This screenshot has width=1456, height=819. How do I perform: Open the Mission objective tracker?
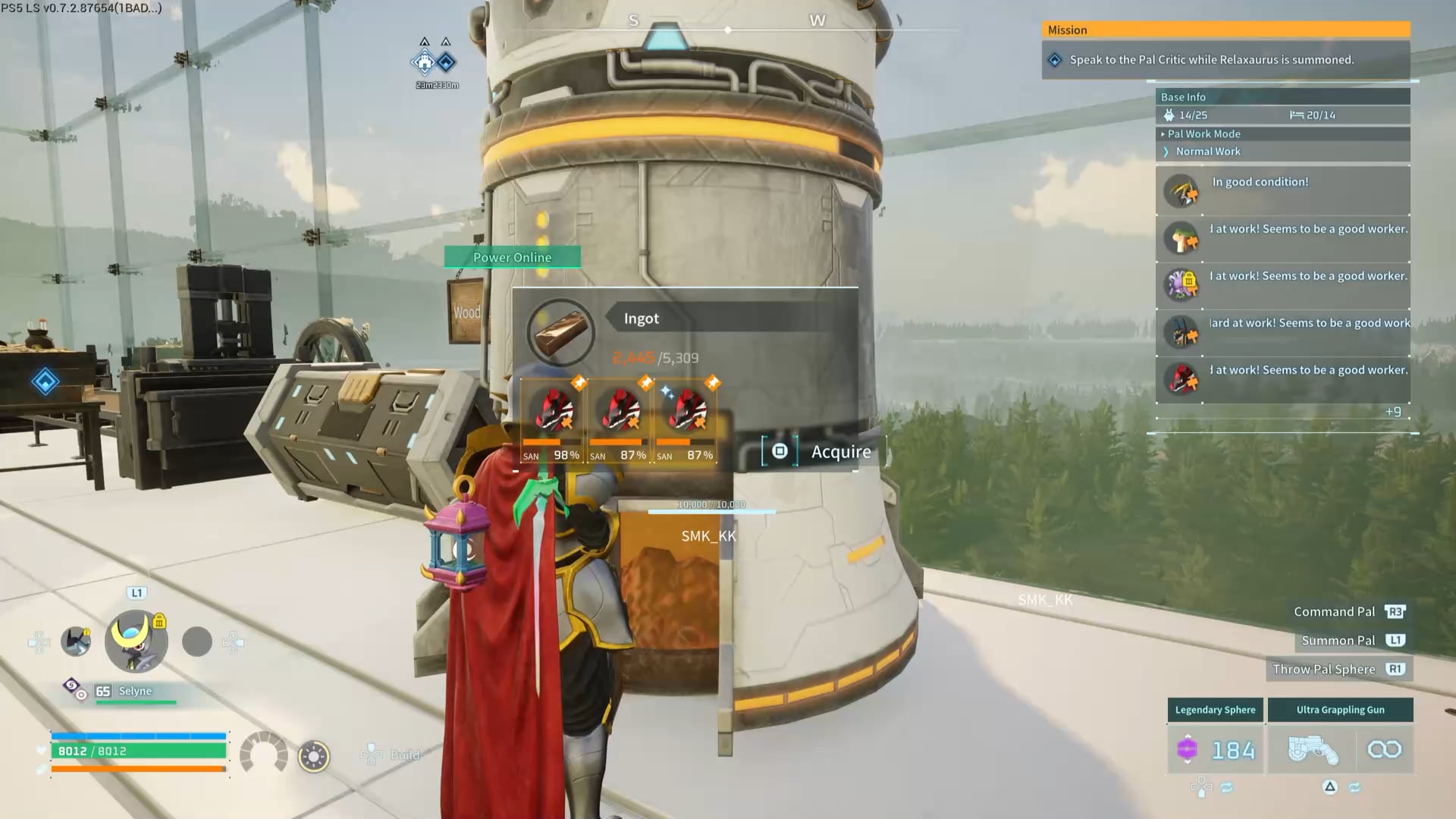click(x=1211, y=60)
